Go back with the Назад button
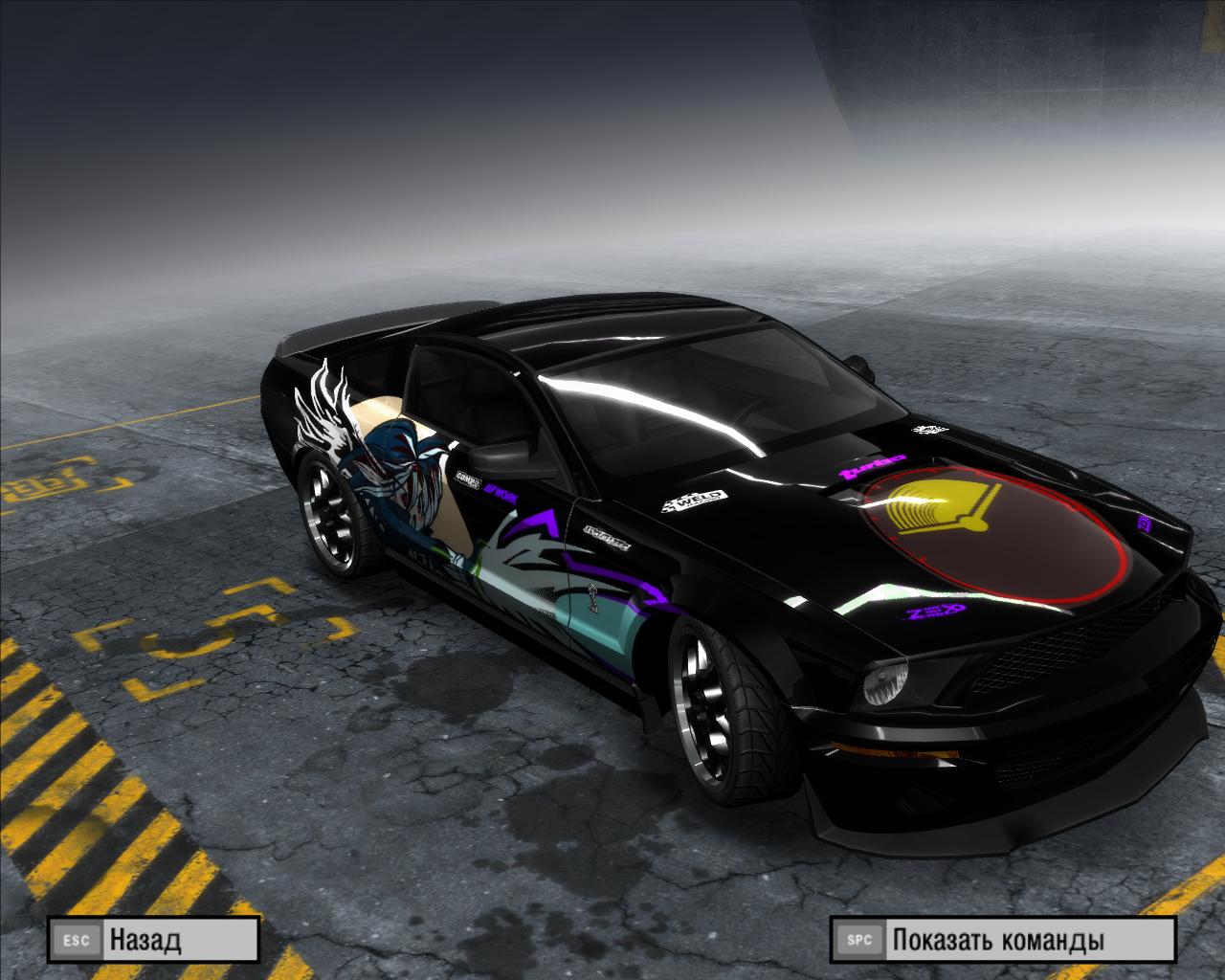The height and width of the screenshot is (980, 1225). coord(153,940)
